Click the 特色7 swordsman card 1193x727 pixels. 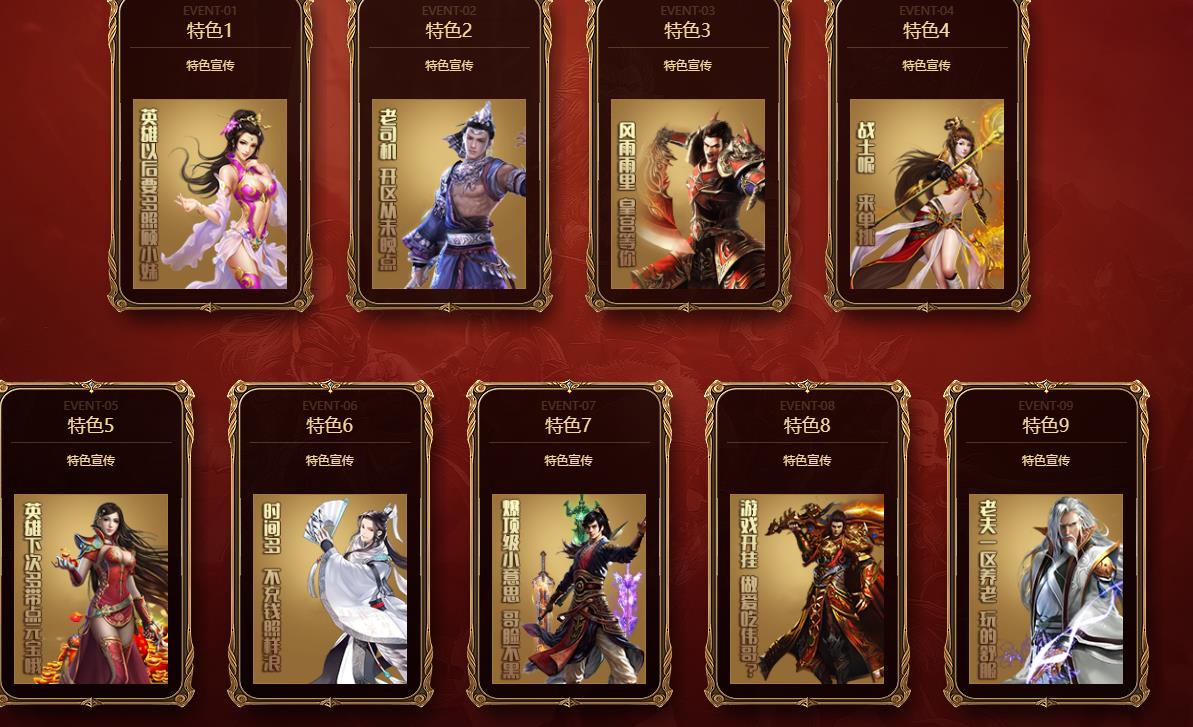pos(569,588)
